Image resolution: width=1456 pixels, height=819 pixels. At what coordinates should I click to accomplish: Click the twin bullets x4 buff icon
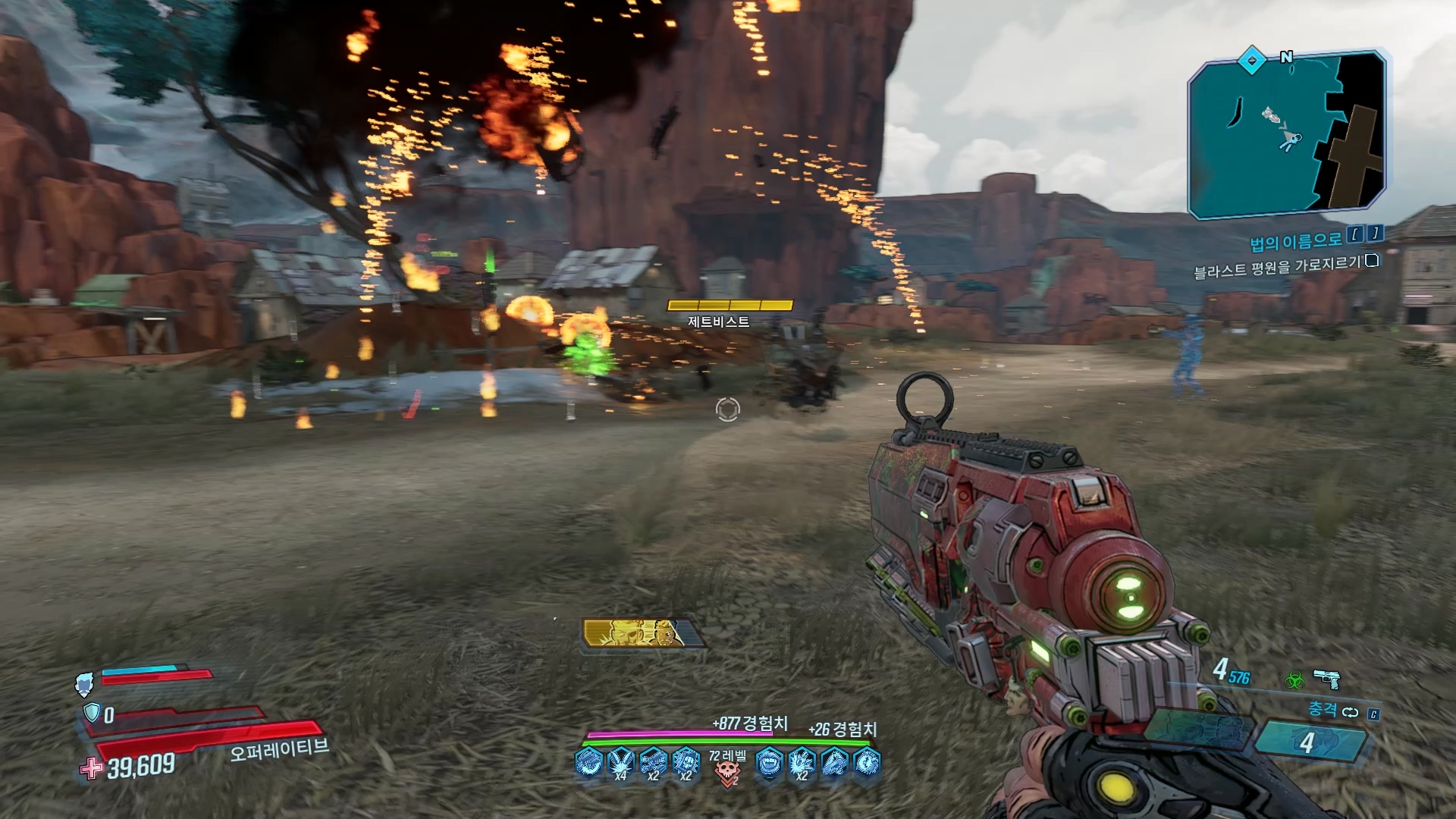(620, 763)
